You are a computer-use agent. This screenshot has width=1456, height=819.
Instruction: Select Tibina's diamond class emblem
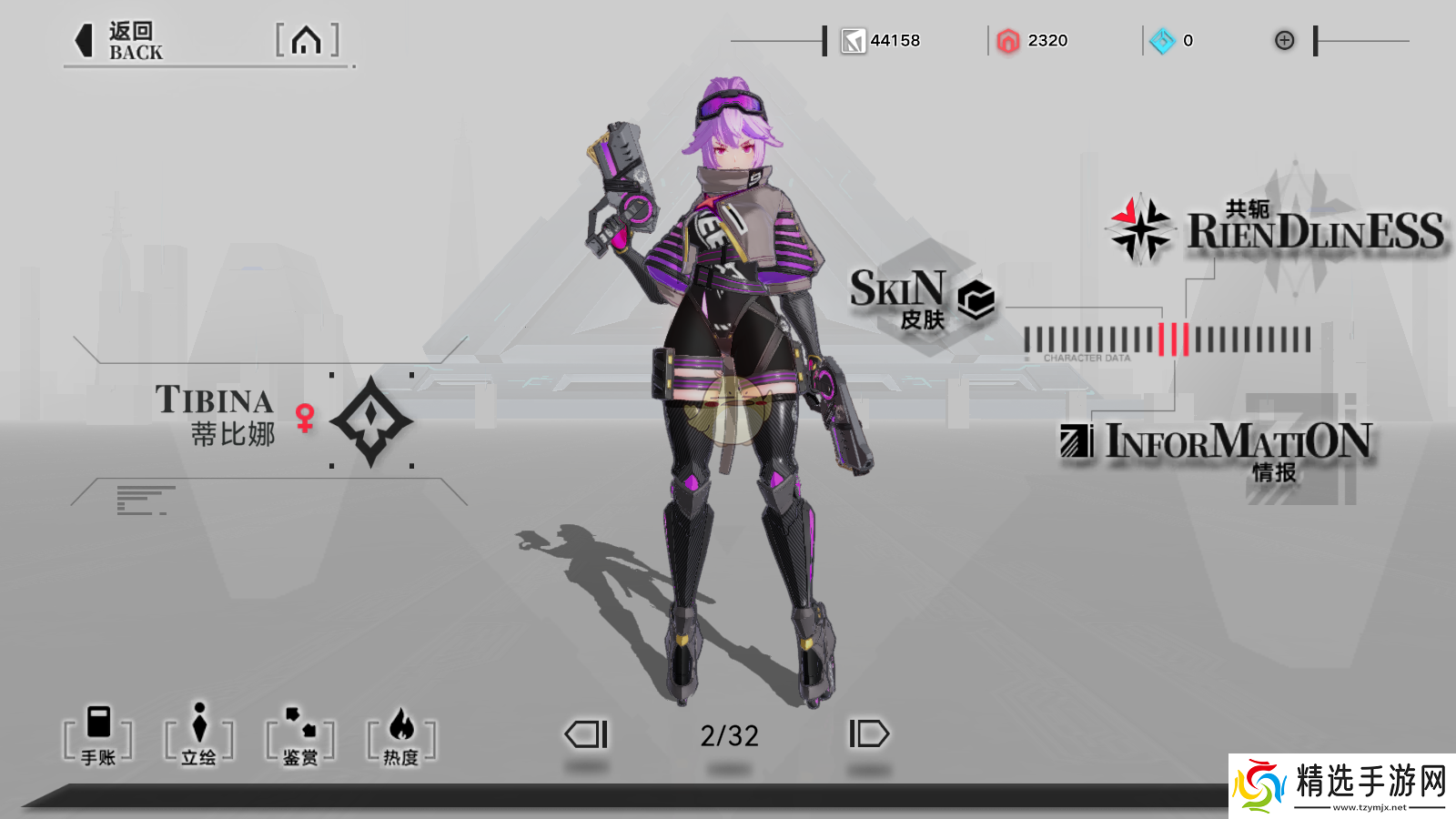[x=371, y=420]
